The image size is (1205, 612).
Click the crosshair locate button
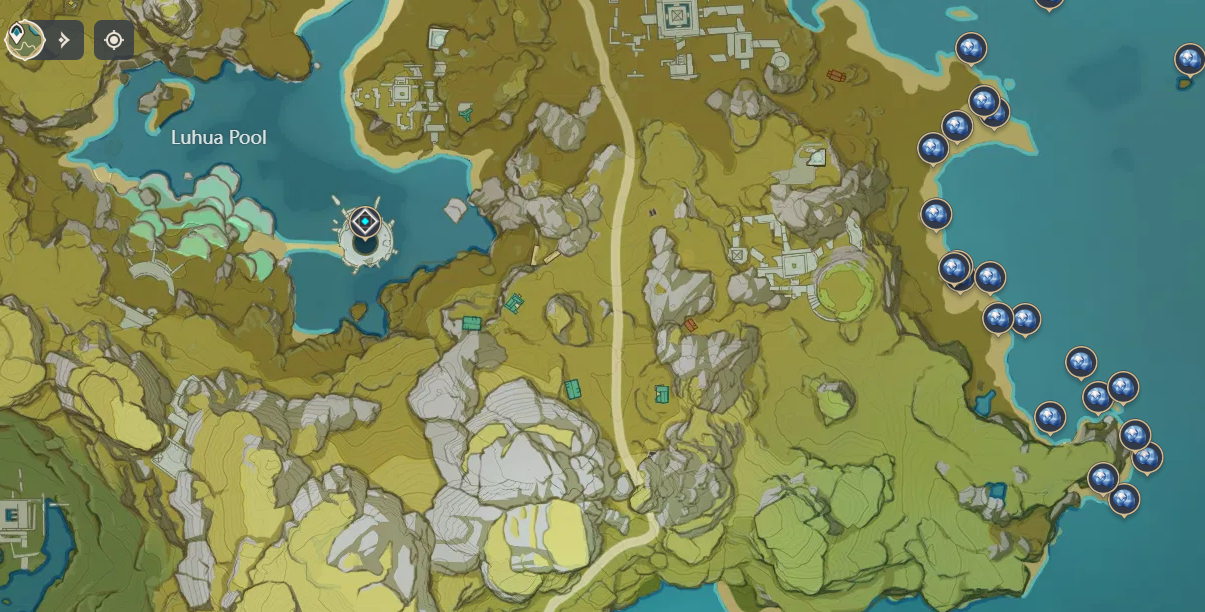(113, 40)
